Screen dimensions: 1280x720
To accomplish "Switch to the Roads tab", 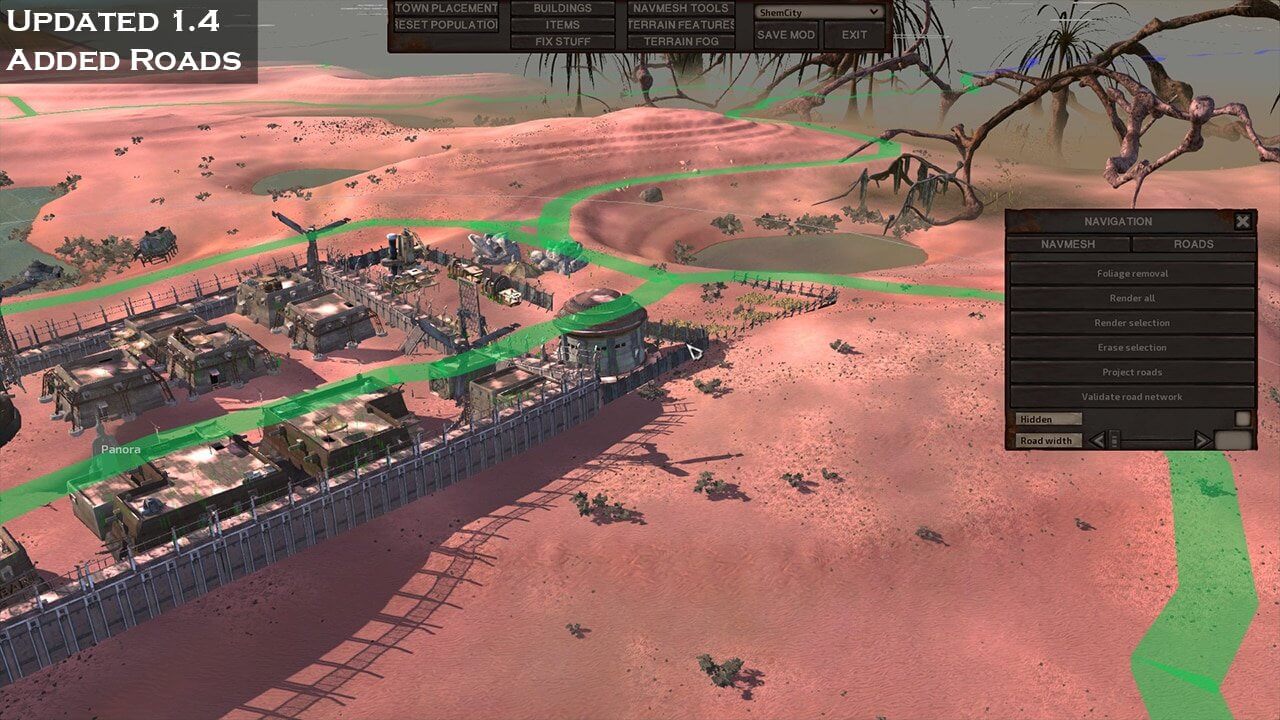I will click(x=1193, y=244).
